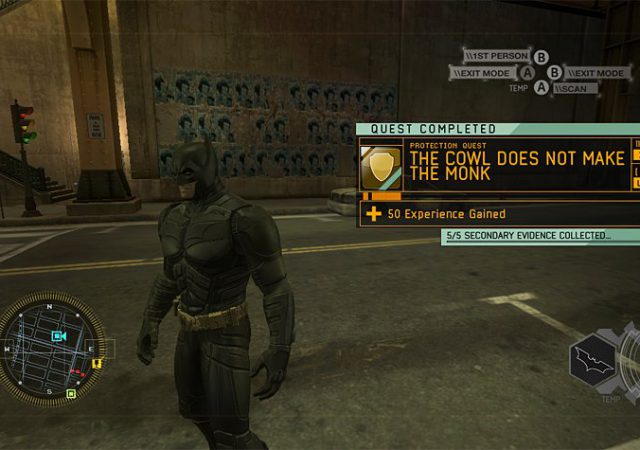Click the gold shield protection quest icon
The width and height of the screenshot is (640, 450).
click(381, 164)
